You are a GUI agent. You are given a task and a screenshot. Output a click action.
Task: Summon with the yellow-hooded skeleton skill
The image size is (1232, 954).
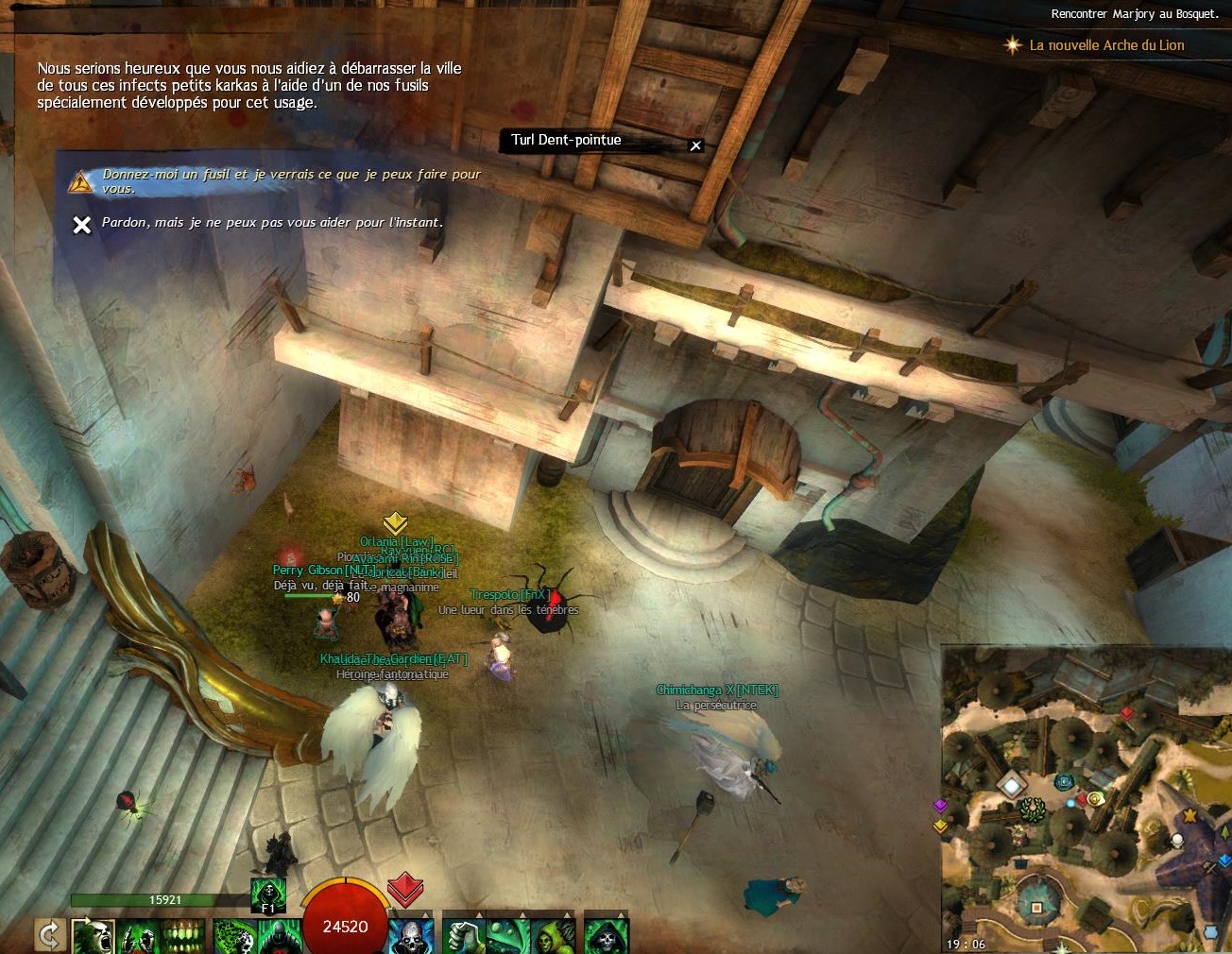552,937
